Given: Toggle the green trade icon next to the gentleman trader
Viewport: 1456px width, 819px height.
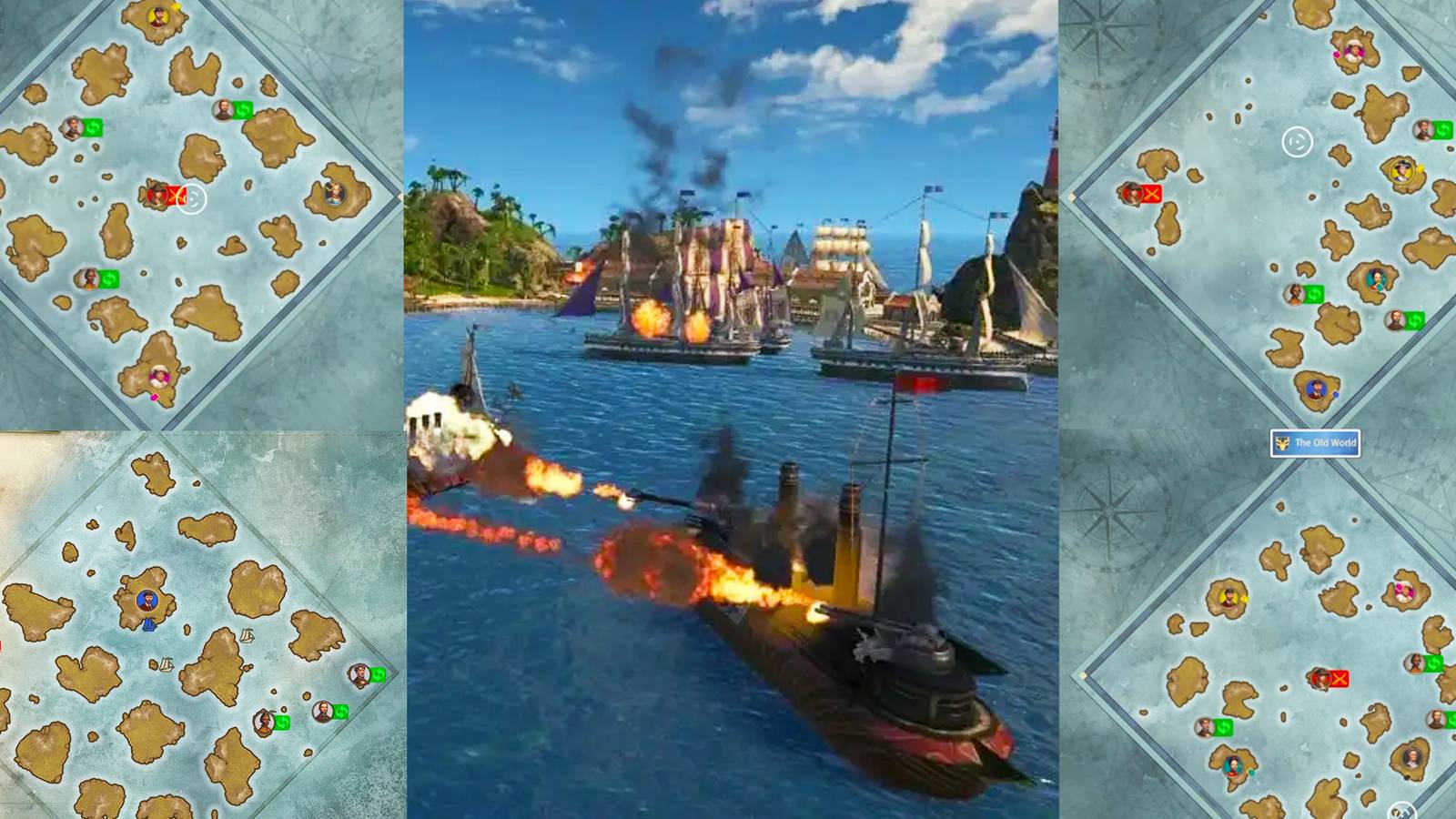Looking at the screenshot, I should pyautogui.click(x=341, y=711).
